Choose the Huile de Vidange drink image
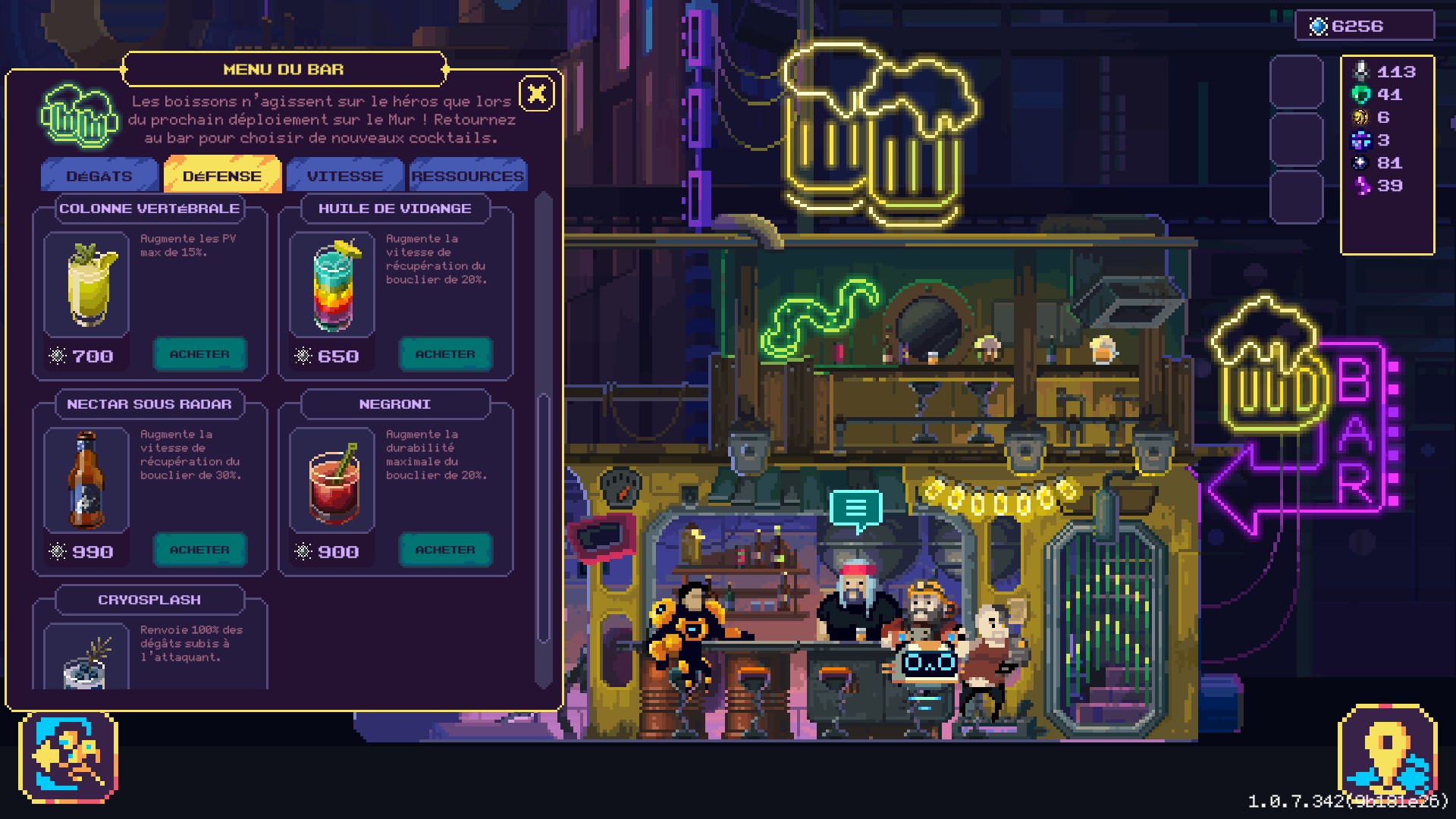The image size is (1456, 819). tap(332, 284)
